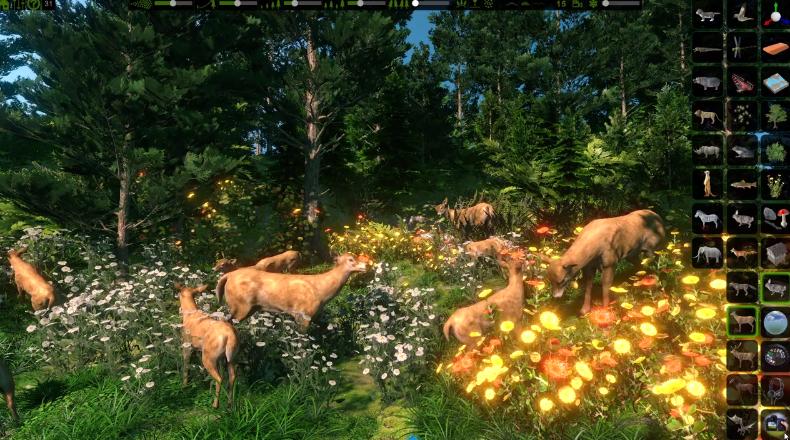The width and height of the screenshot is (790, 440).
Task: Choose the trout fish icon
Action: click(742, 185)
